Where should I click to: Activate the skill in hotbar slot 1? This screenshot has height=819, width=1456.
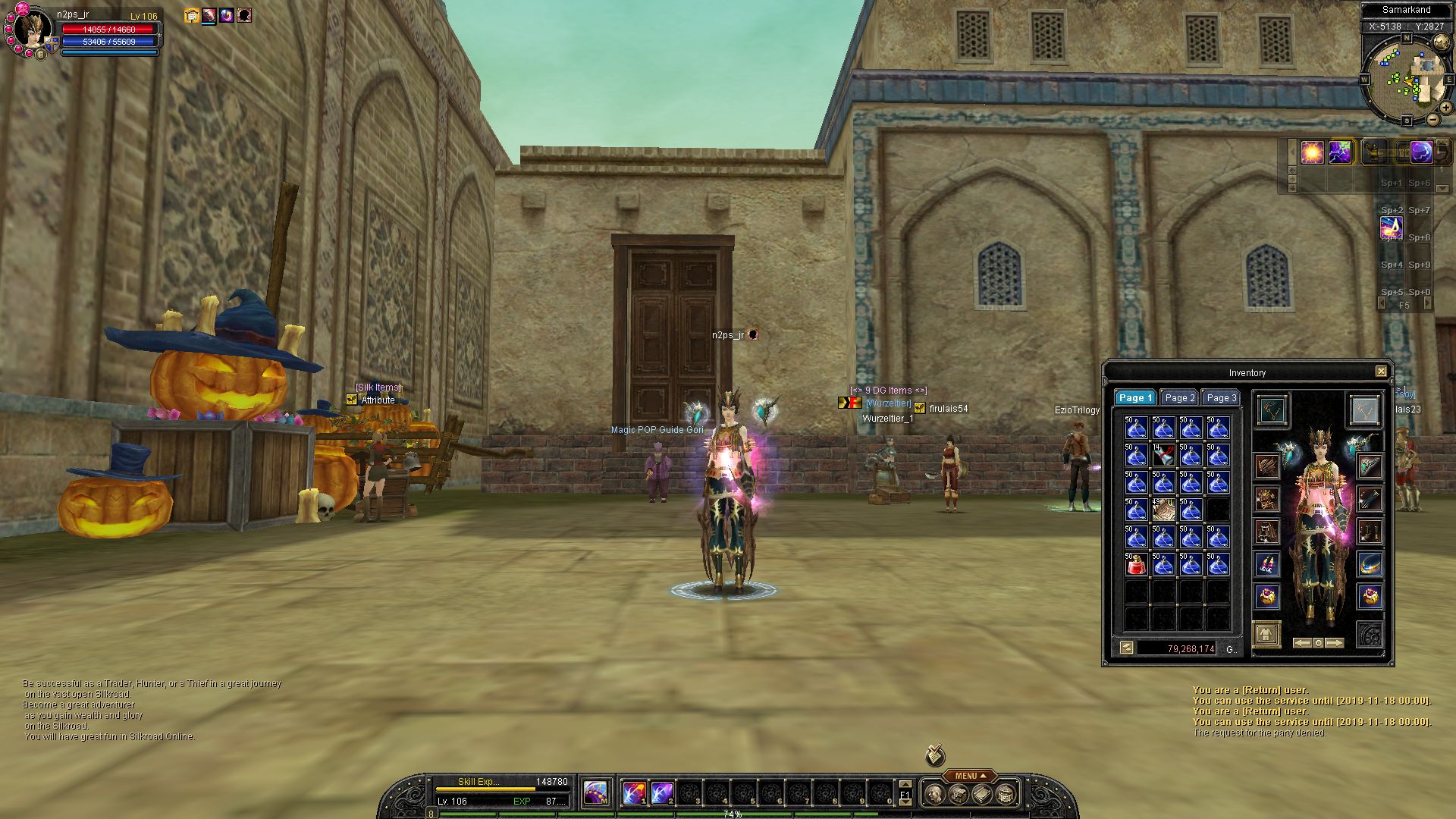634,794
